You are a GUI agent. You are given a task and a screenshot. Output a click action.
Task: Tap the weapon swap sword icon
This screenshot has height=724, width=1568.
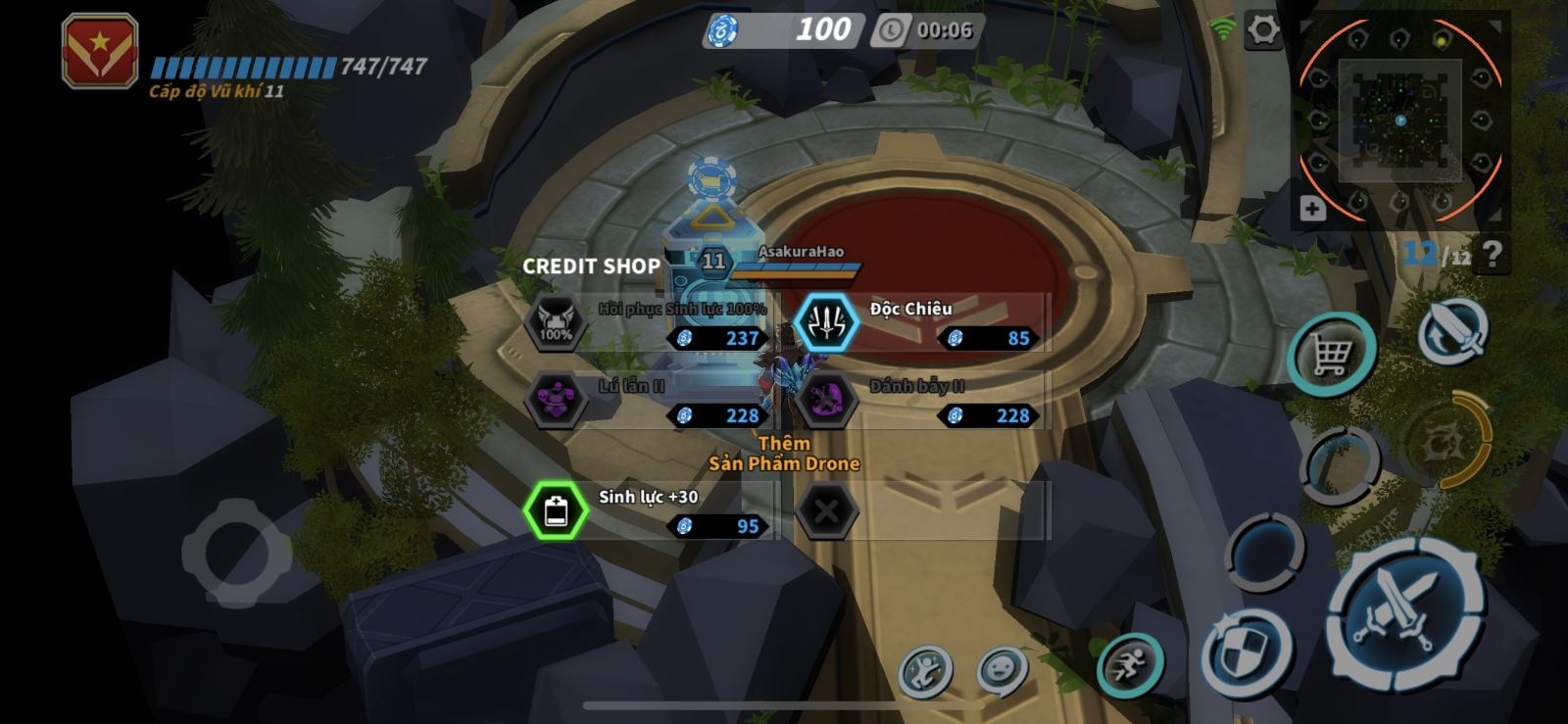coord(1452,332)
